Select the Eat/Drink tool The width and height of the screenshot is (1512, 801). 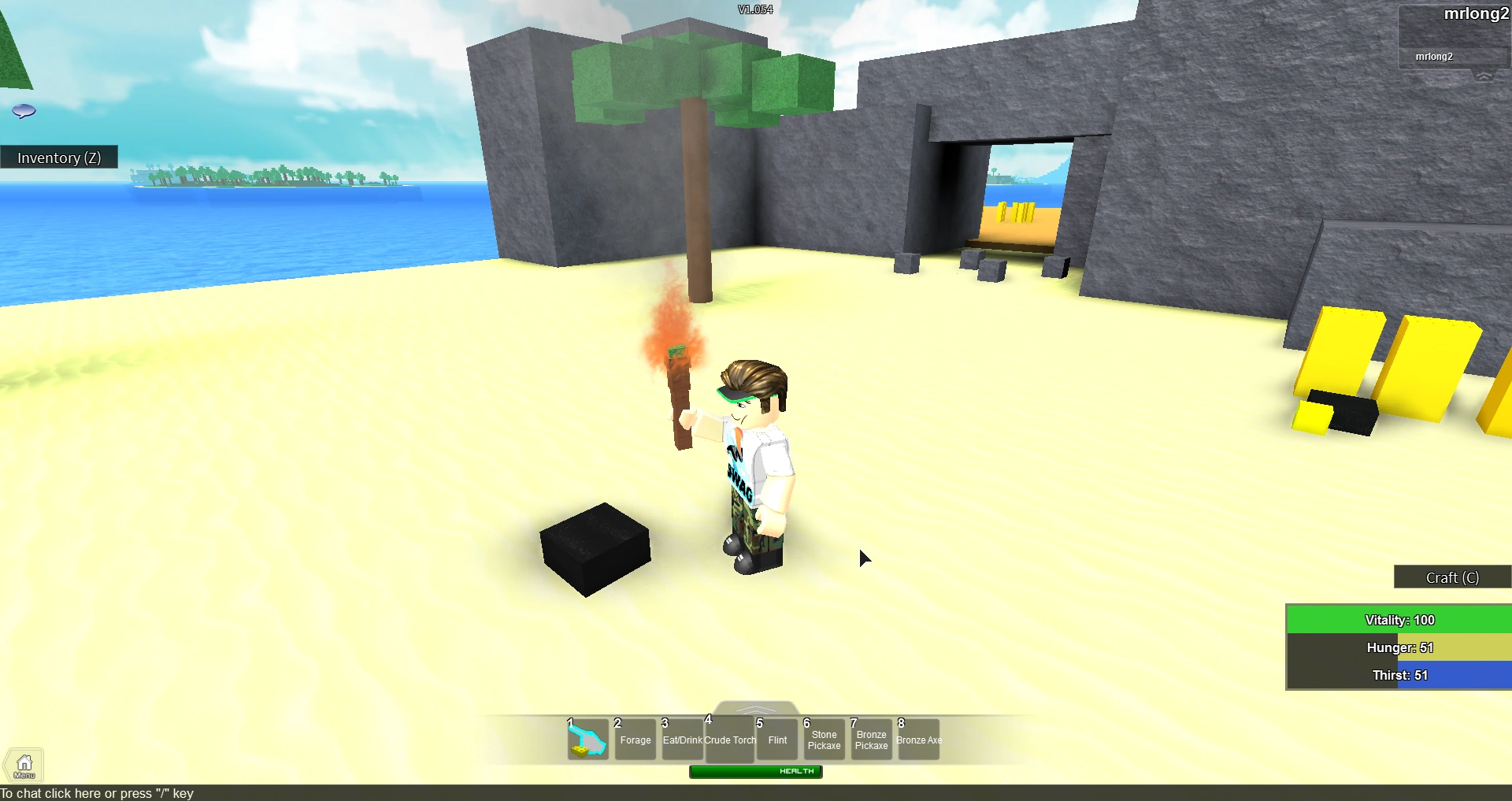pos(682,739)
